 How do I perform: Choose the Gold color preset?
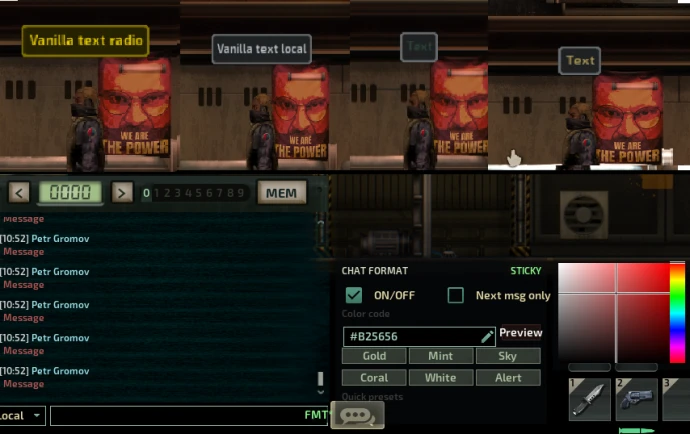(374, 356)
